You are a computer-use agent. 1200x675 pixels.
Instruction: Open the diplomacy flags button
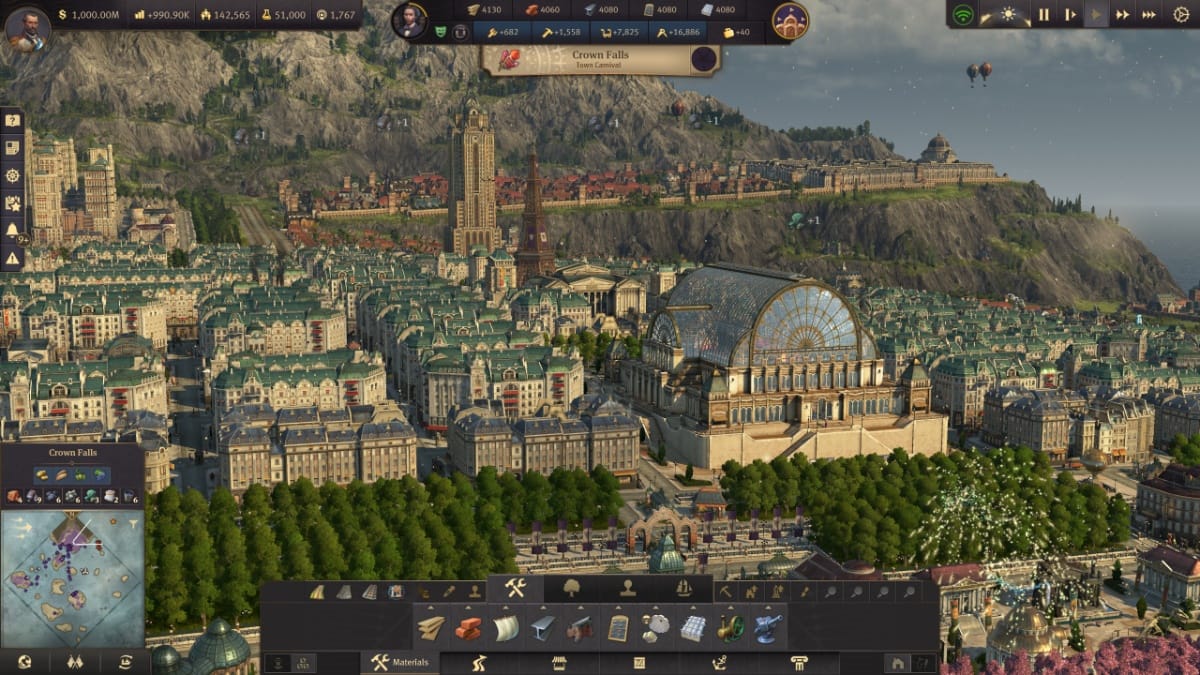coord(74,662)
